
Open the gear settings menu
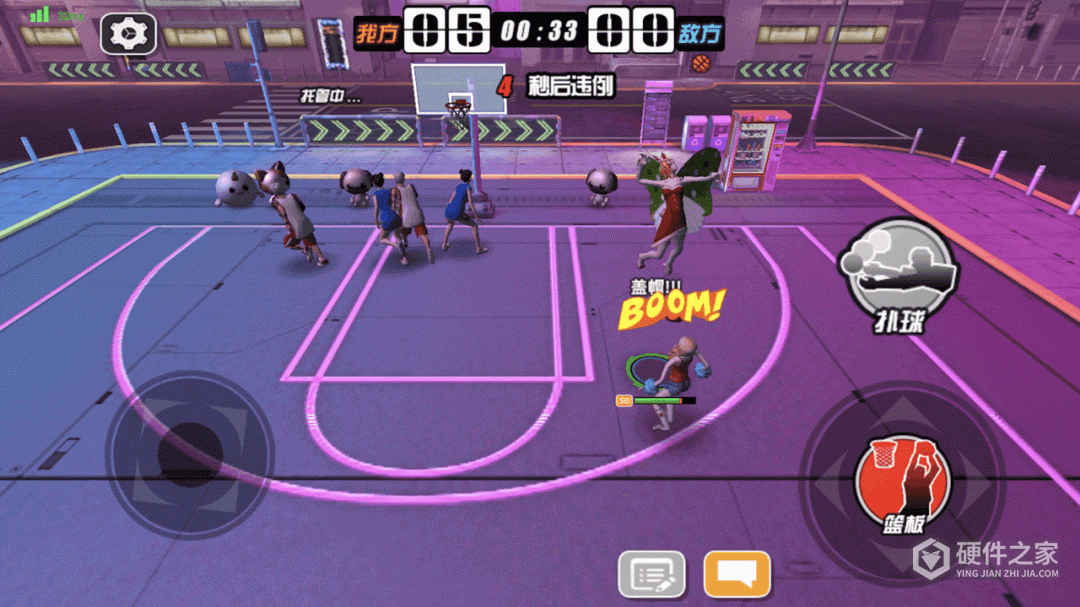click(128, 35)
